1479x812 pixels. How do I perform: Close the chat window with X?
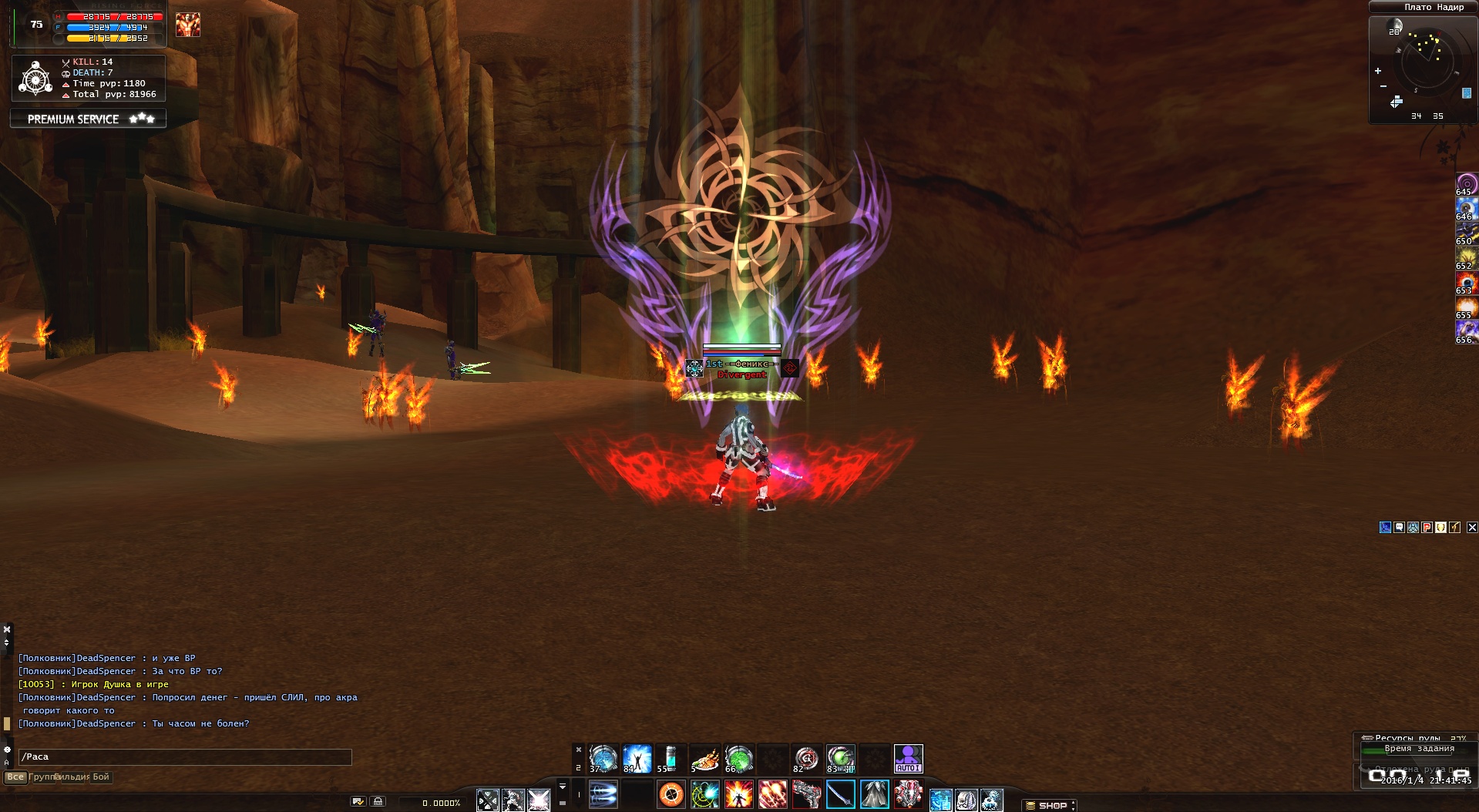(x=7, y=629)
